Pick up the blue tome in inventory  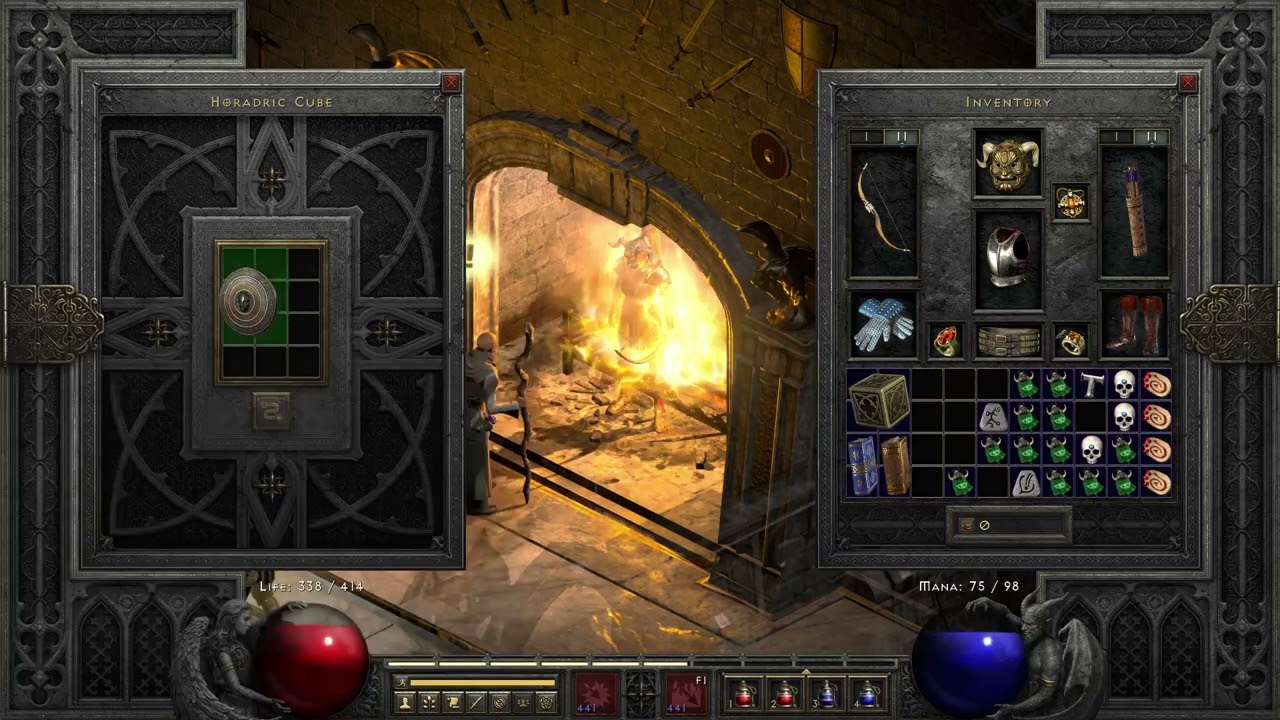pos(862,465)
